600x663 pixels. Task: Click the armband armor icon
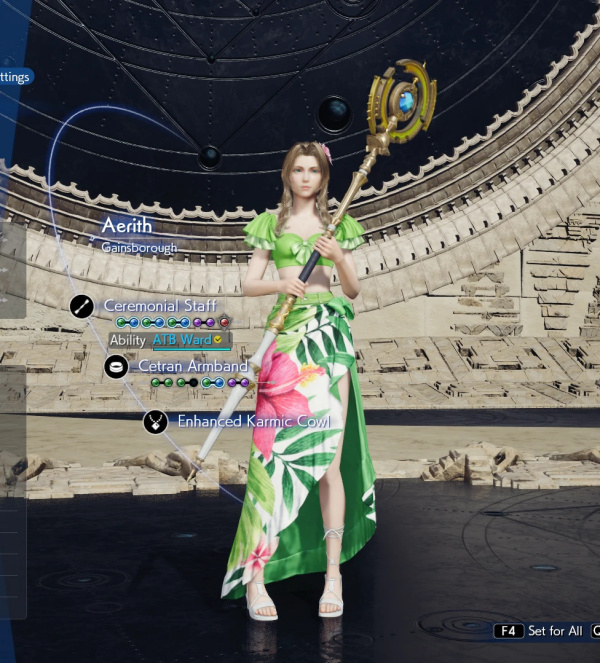click(x=116, y=367)
